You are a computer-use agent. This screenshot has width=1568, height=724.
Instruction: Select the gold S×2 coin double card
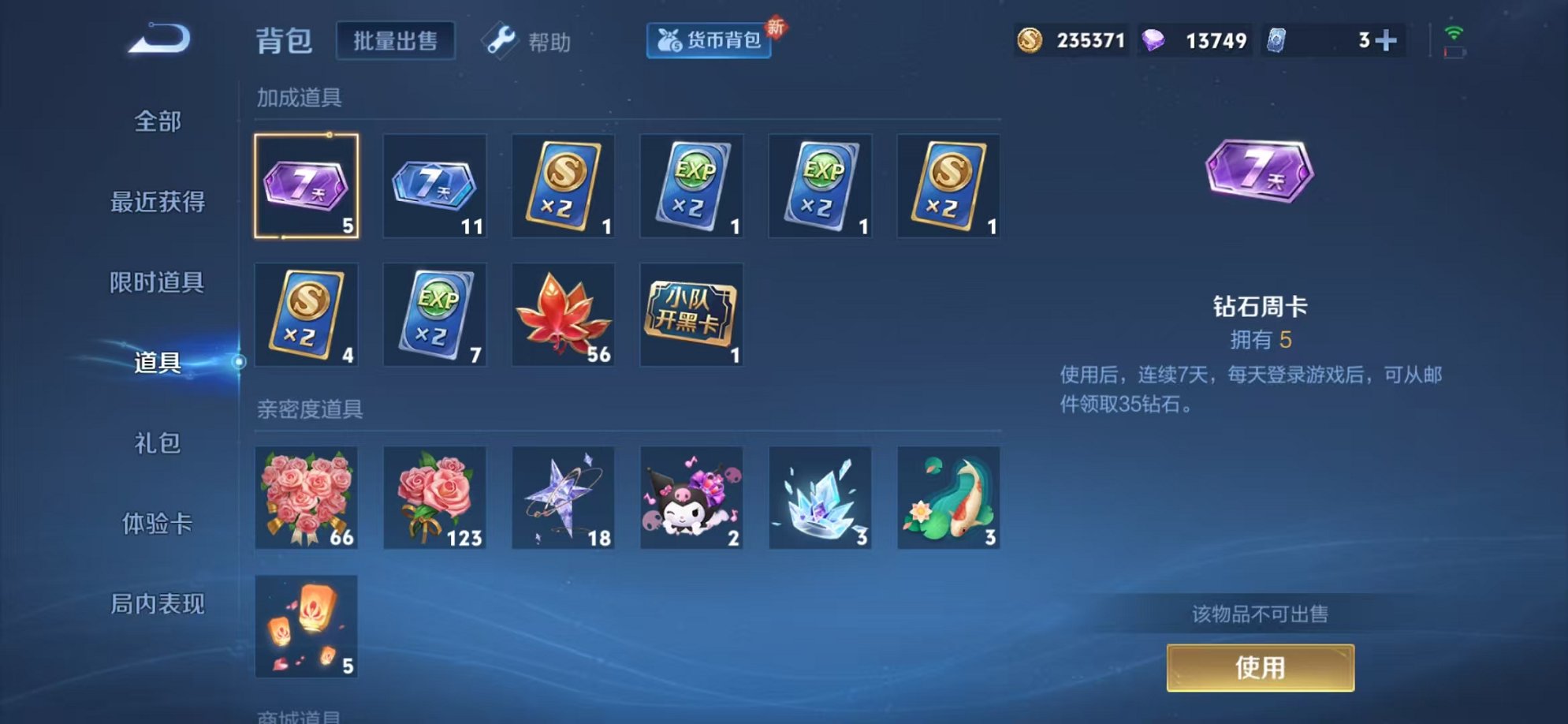click(564, 187)
